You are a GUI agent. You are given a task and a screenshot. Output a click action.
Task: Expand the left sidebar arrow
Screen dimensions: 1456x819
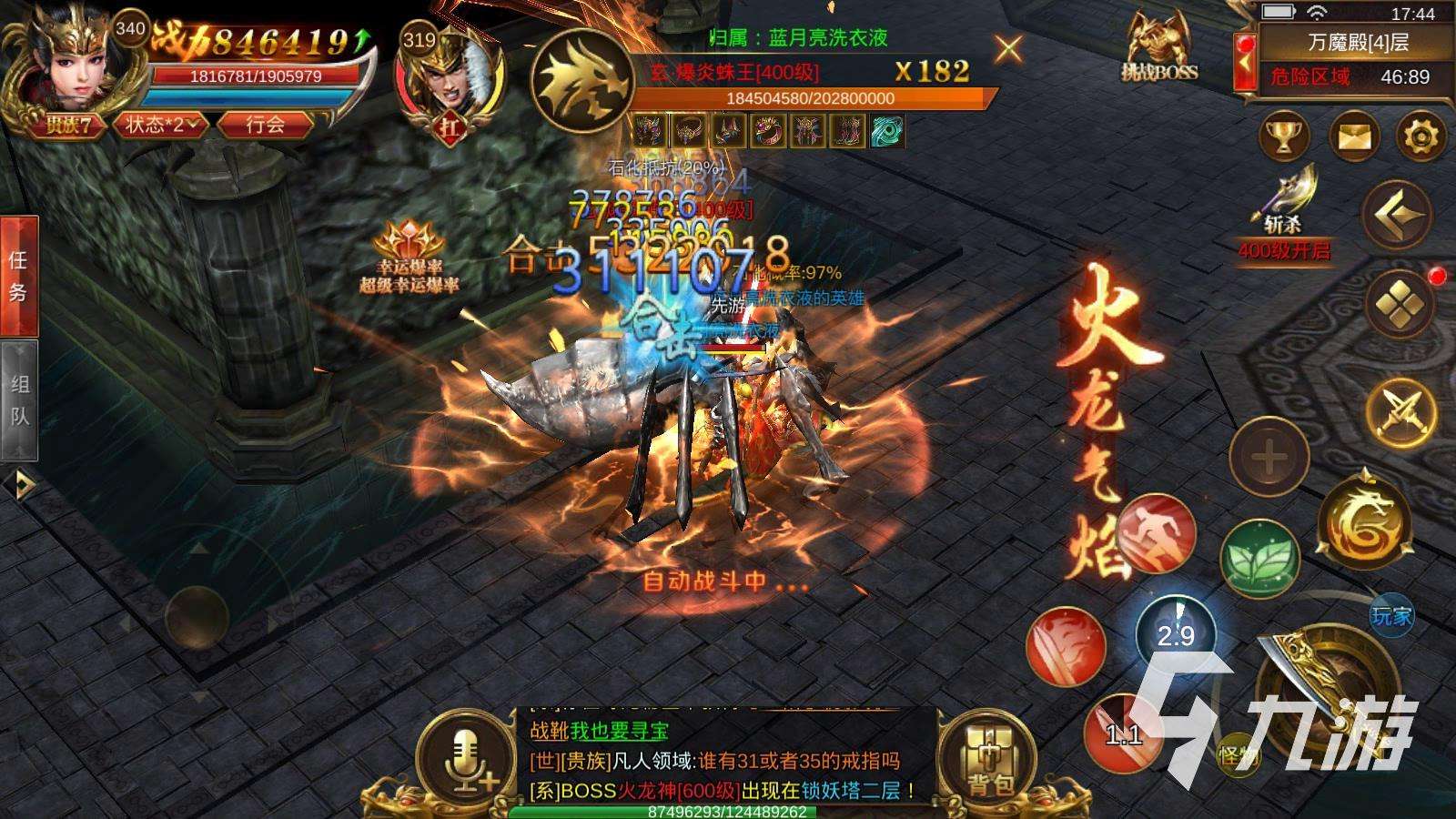click(x=20, y=474)
